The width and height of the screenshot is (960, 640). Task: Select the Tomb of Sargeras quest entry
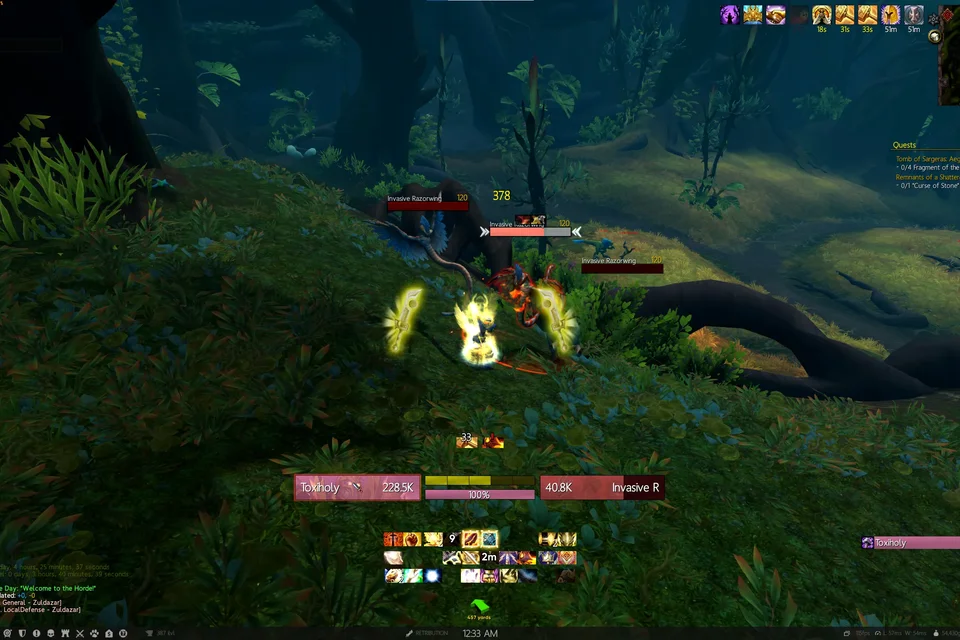coord(925,159)
